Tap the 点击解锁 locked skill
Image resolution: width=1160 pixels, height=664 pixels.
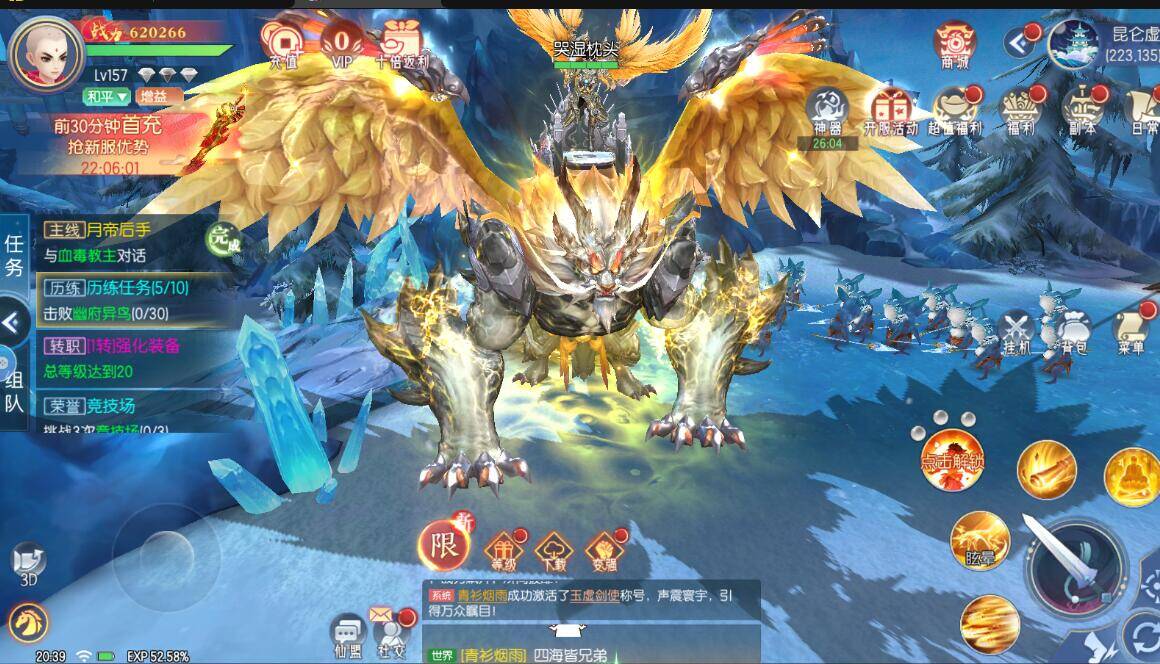(952, 461)
